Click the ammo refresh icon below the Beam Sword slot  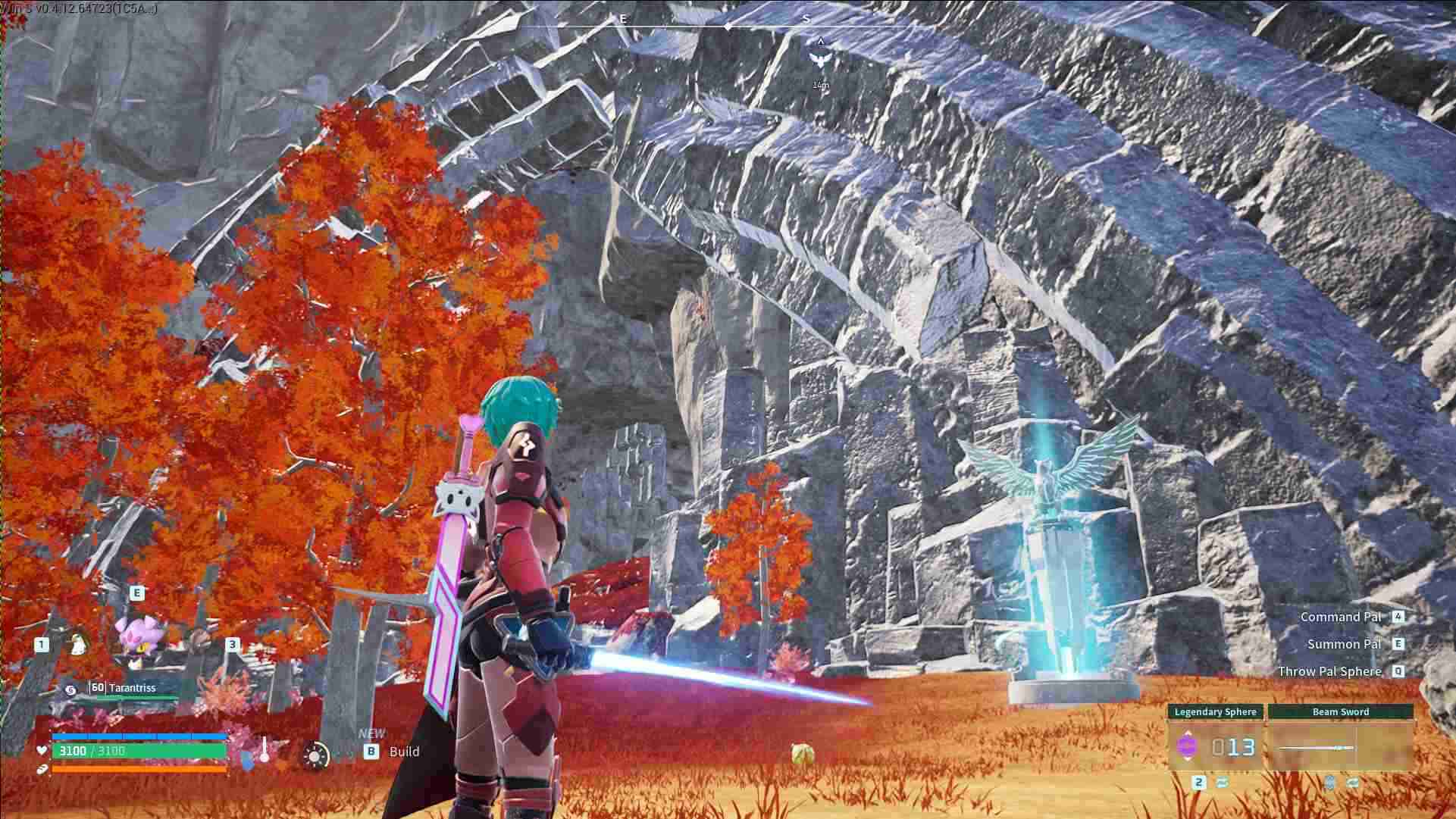point(1329,782)
